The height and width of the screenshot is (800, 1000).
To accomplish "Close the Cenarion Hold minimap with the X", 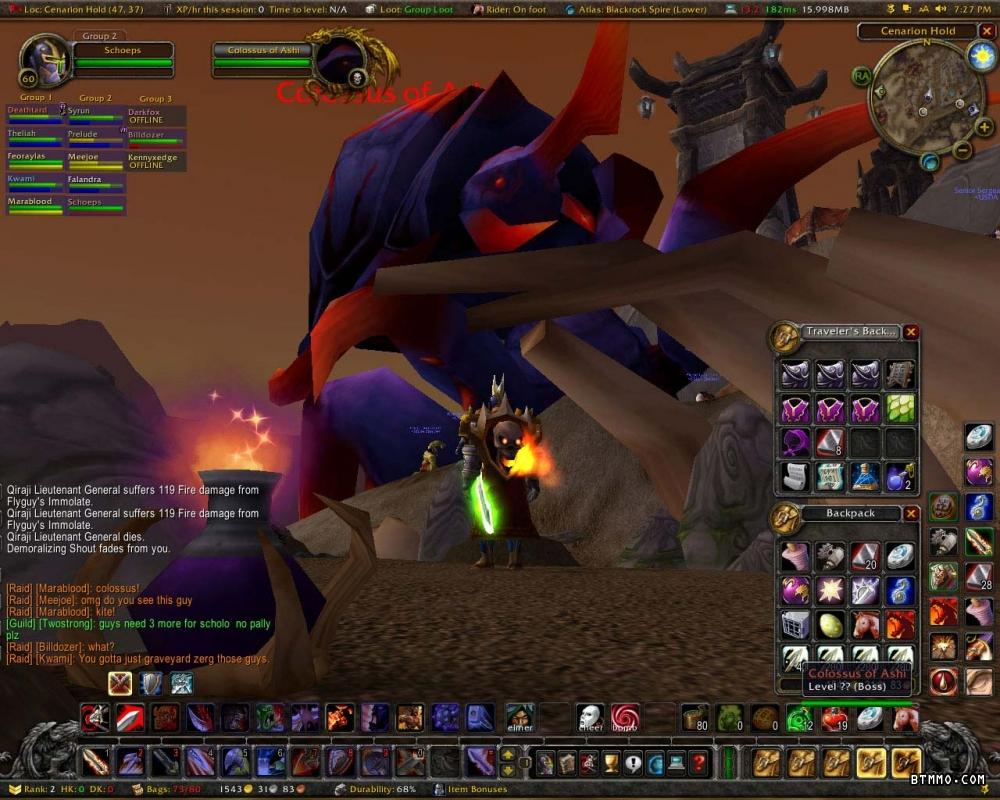I will 987,31.
